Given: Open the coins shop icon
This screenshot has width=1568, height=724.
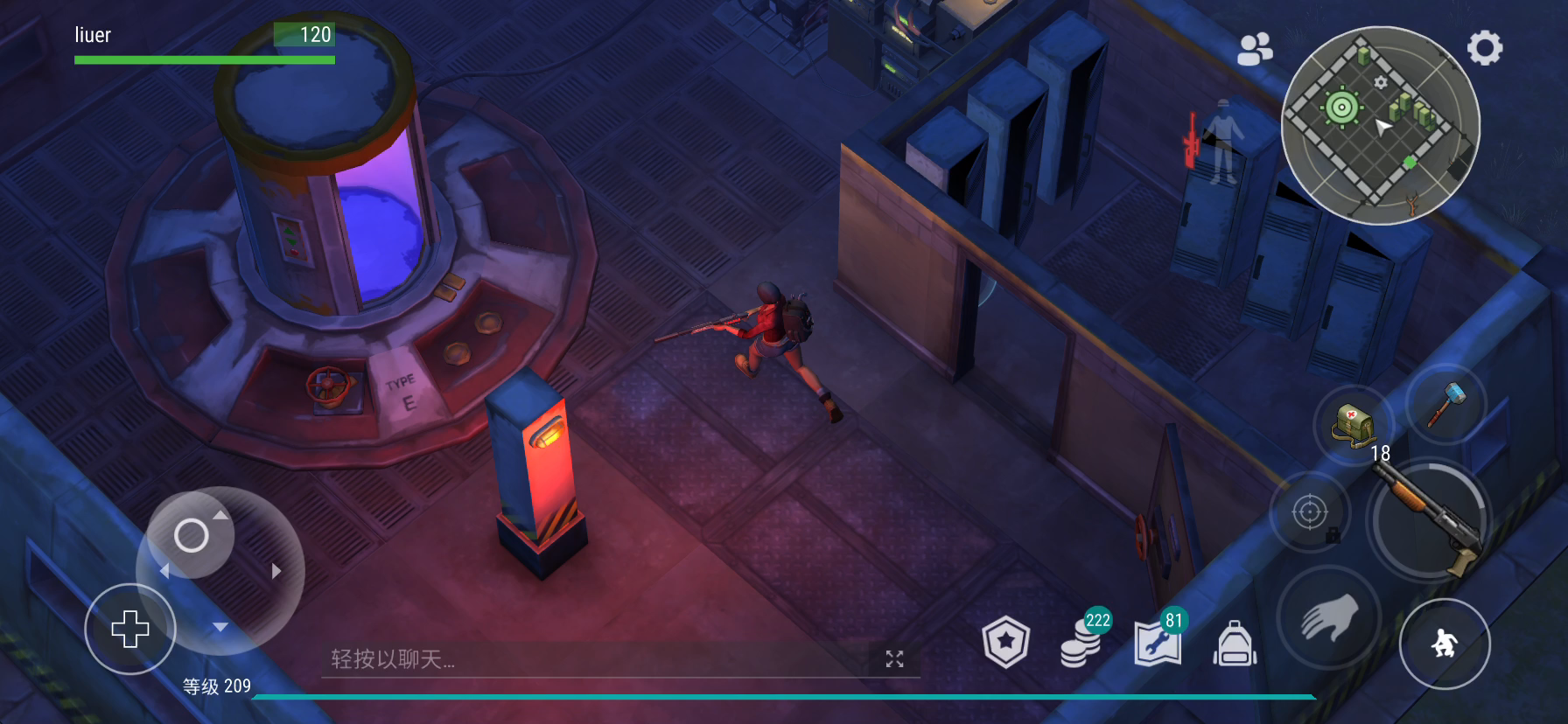Looking at the screenshot, I should (1081, 643).
